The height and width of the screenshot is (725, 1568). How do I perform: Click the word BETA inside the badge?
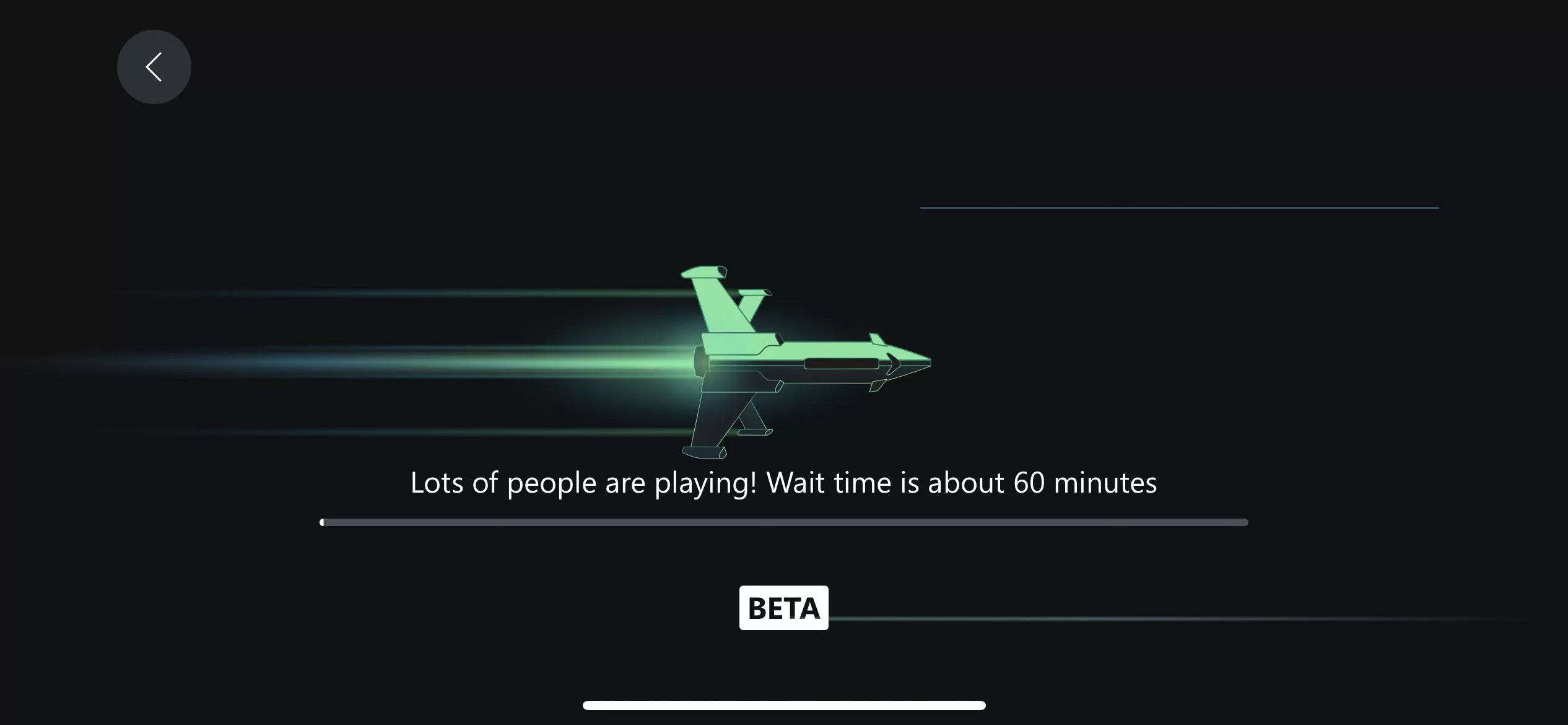[784, 608]
